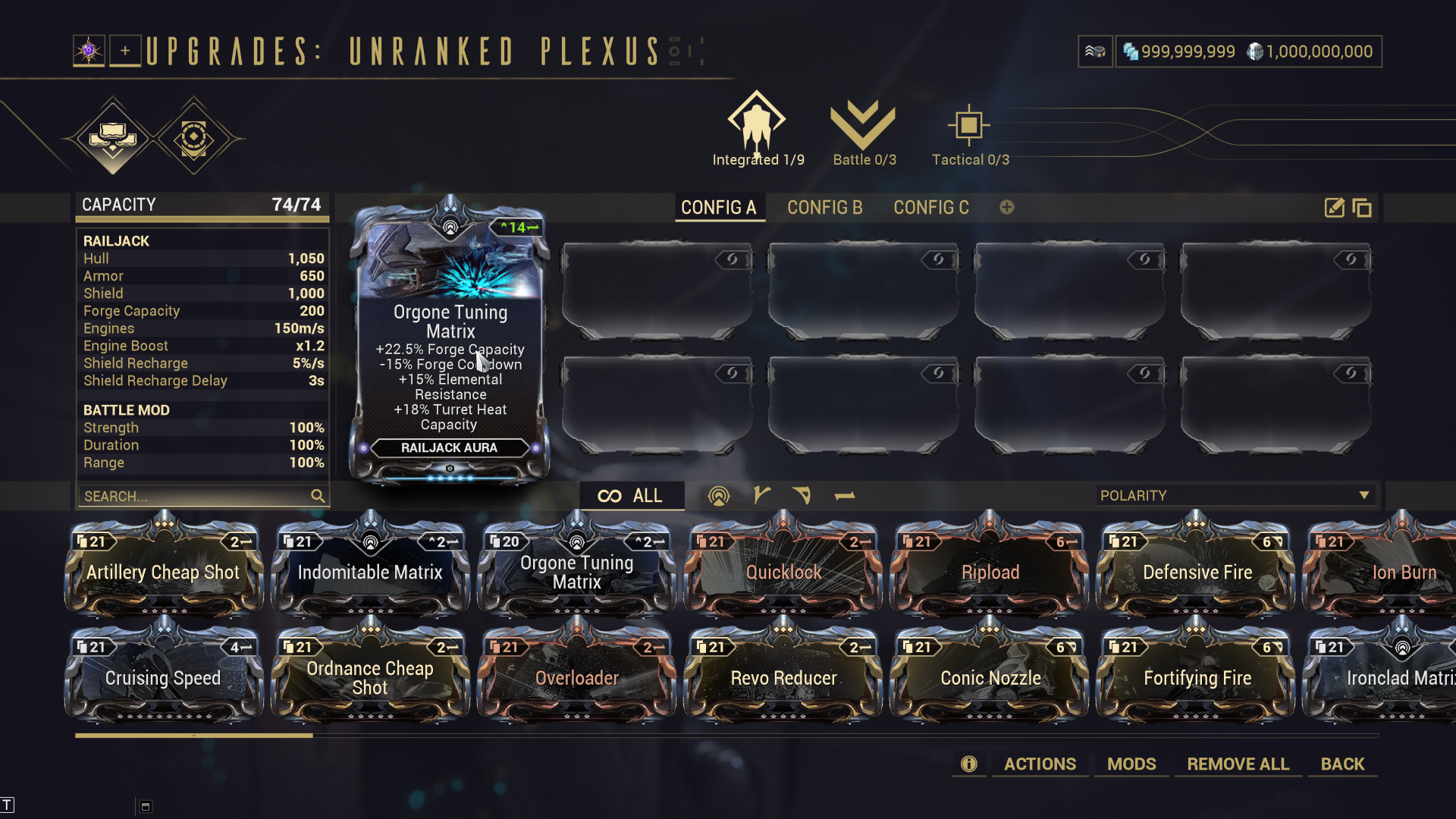This screenshot has height=819, width=1456.
Task: Remove all equipped mods
Action: click(x=1238, y=764)
